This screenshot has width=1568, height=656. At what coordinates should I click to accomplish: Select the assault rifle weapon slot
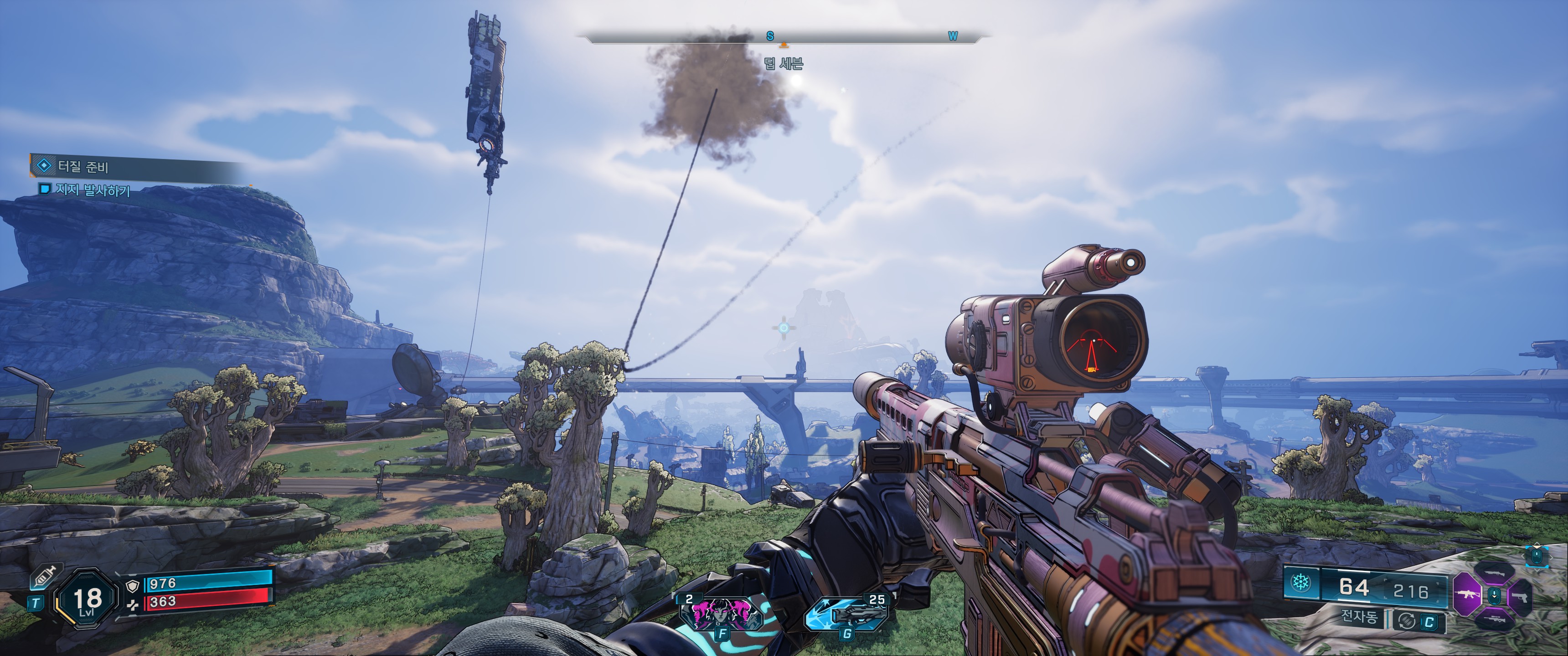coord(1468,594)
